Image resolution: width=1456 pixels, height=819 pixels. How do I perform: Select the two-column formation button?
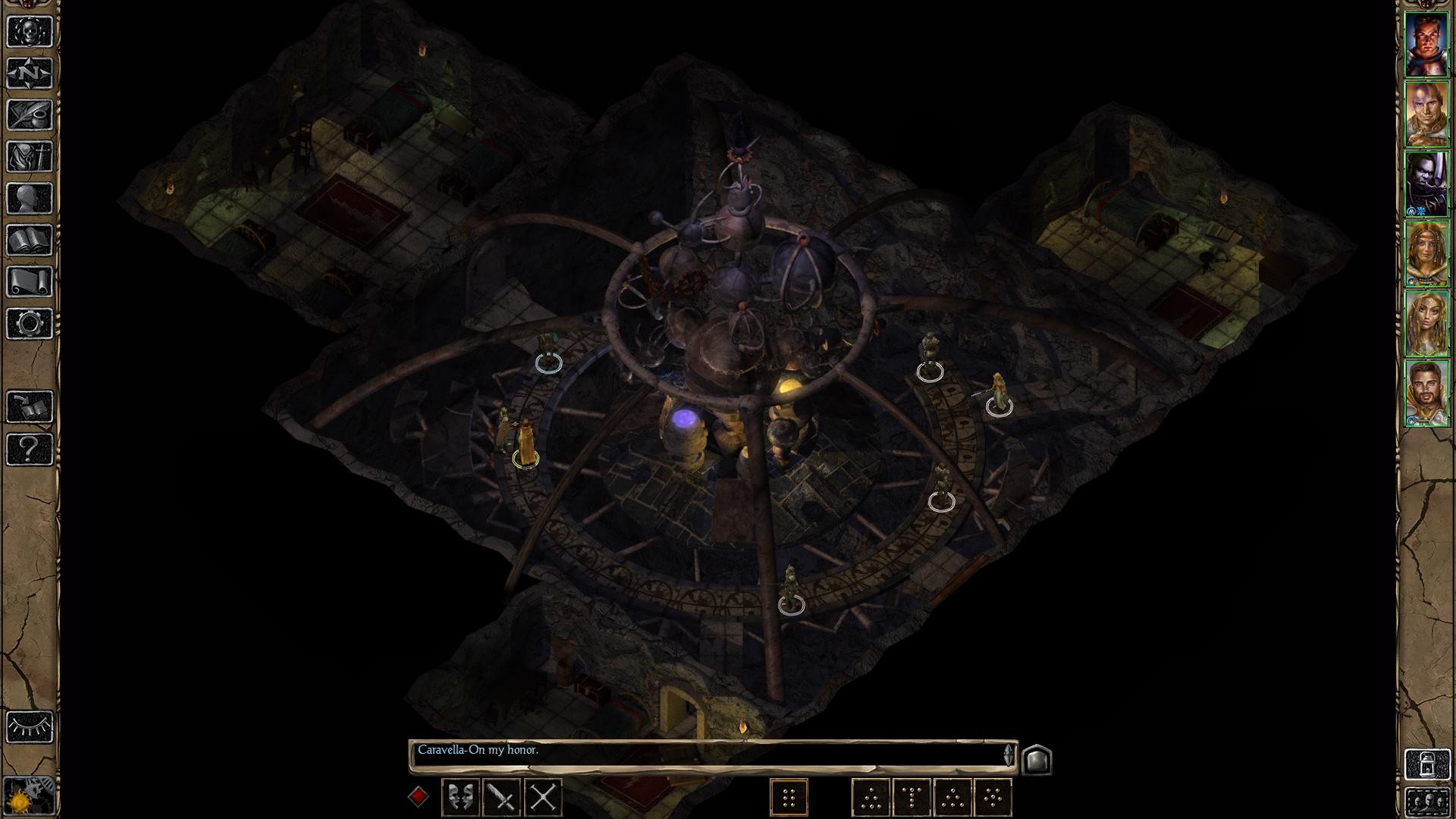[x=789, y=797]
